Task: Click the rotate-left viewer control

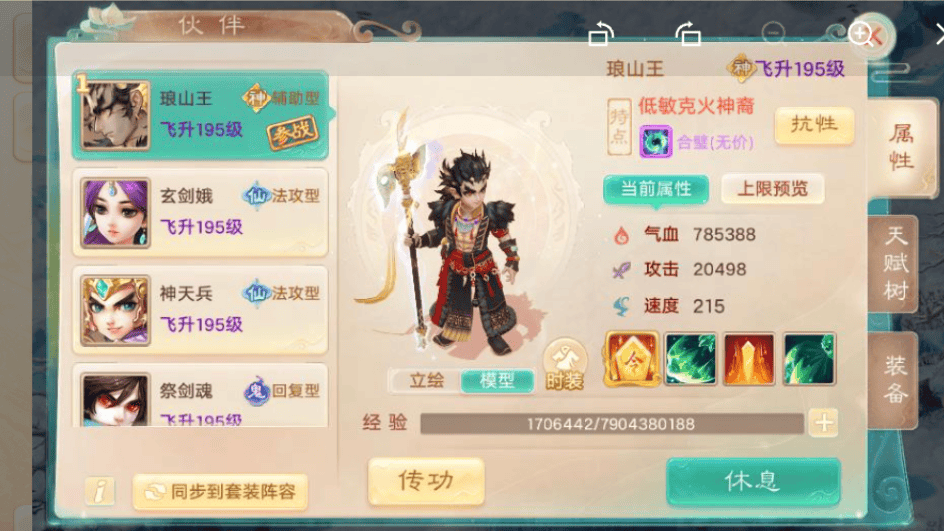Action: point(600,35)
